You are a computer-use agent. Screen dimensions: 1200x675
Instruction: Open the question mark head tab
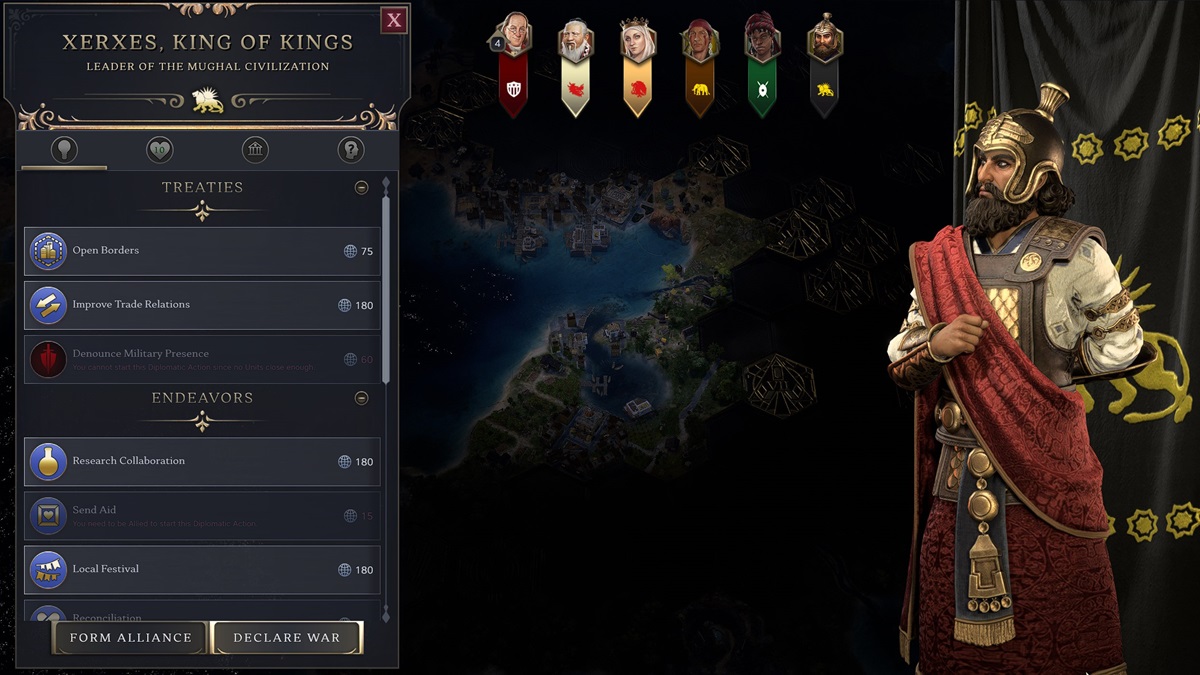click(x=350, y=151)
